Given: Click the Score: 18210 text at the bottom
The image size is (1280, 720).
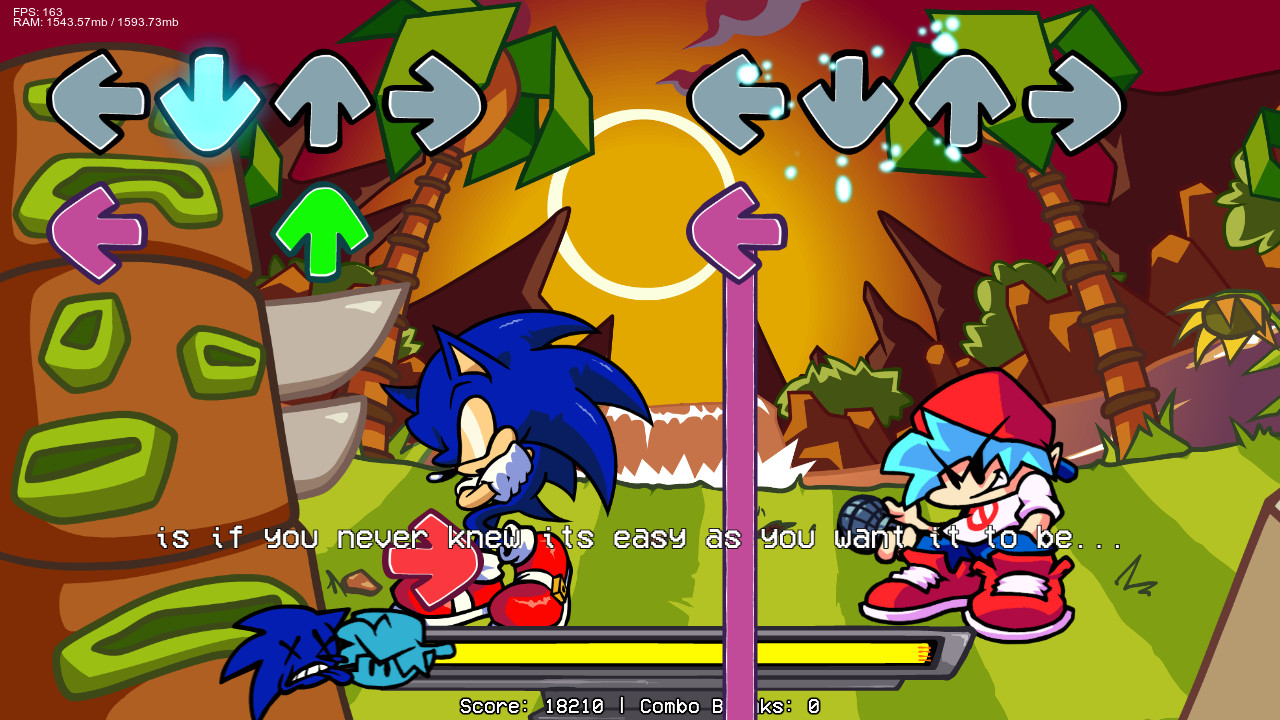Looking at the screenshot, I should (530, 706).
